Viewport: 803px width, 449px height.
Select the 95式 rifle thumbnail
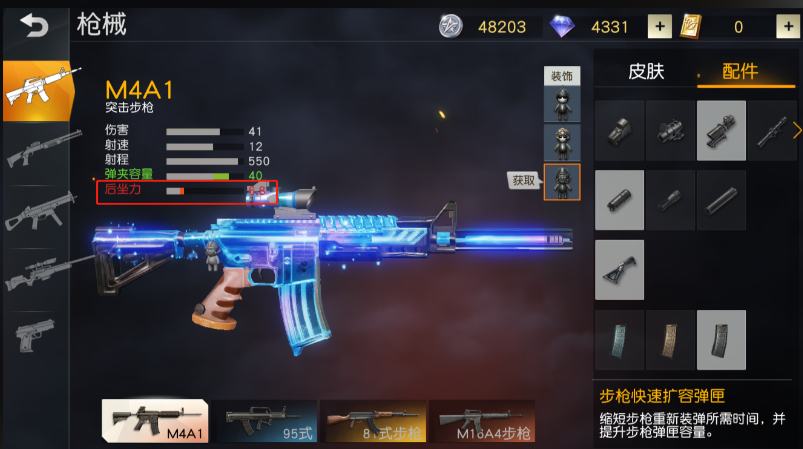(264, 421)
